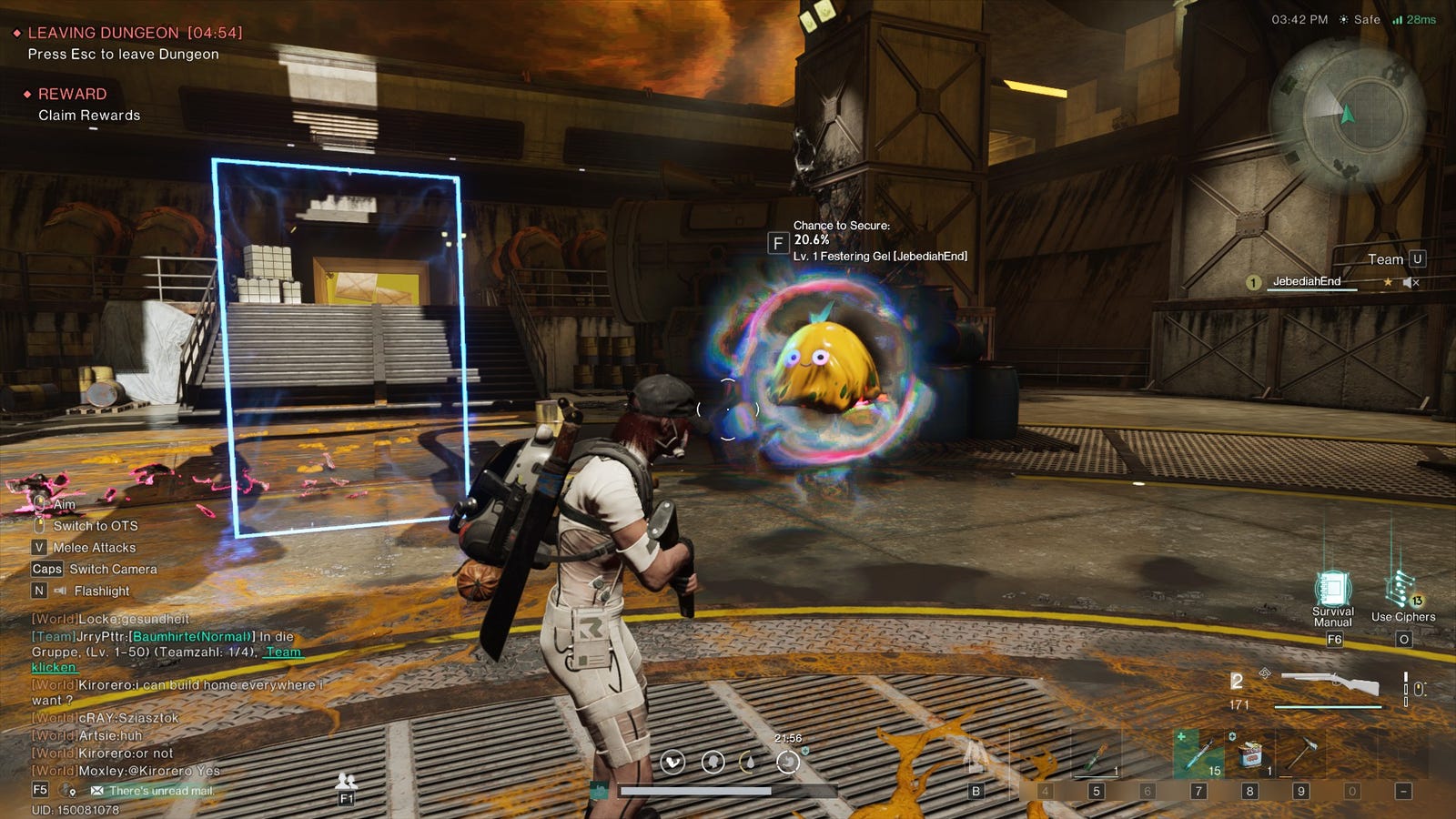Screen dimensions: 1456x819
Task: Select the equipped shotgun weapon icon
Action: [x=1329, y=684]
